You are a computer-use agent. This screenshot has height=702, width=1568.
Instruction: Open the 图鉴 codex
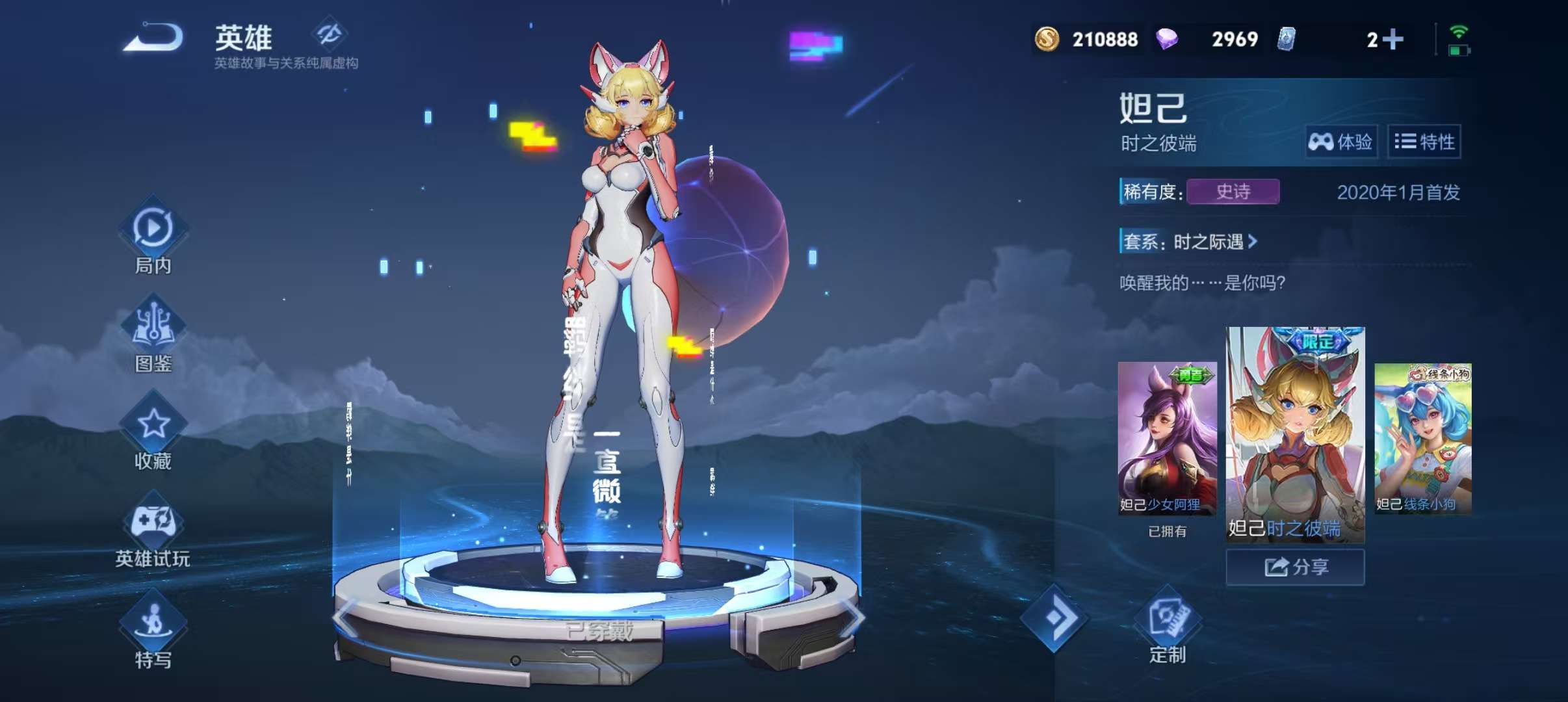[153, 335]
